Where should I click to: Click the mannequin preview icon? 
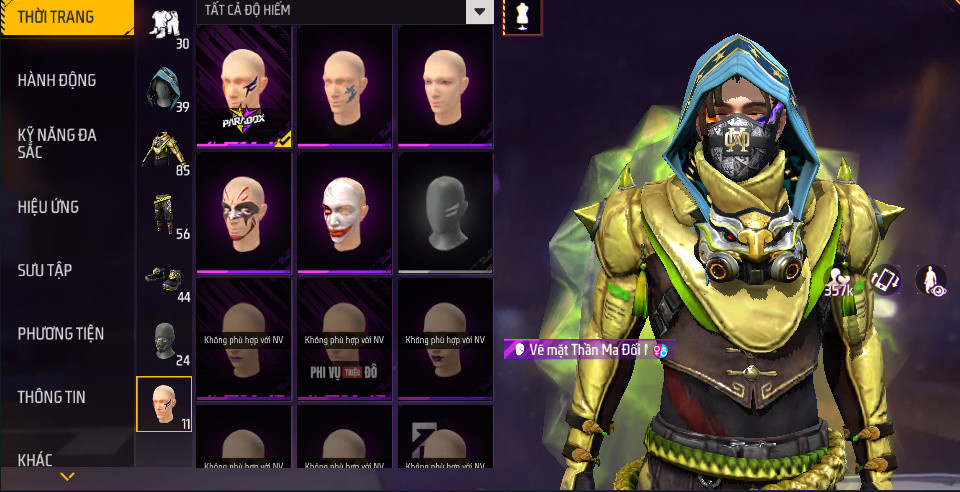point(522,15)
